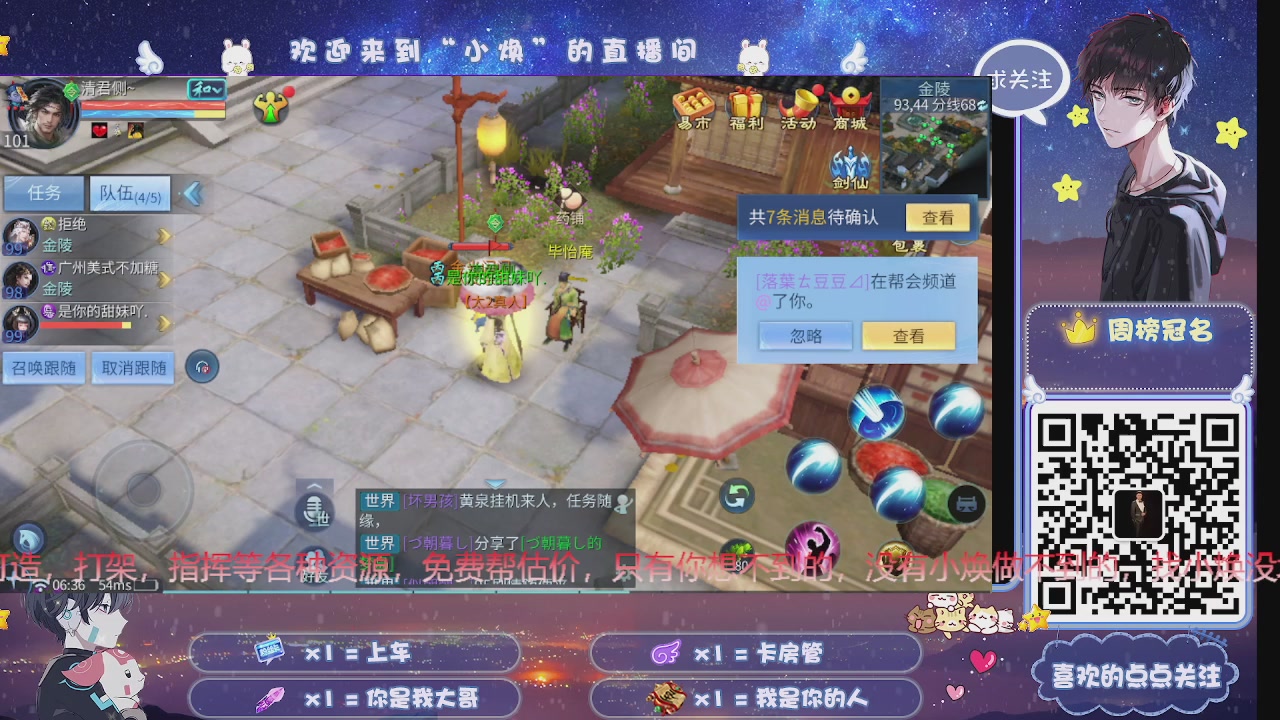Switch to the 队伍(4/5) tab
Image resolution: width=1280 pixels, height=720 pixels.
pyautogui.click(x=128, y=192)
